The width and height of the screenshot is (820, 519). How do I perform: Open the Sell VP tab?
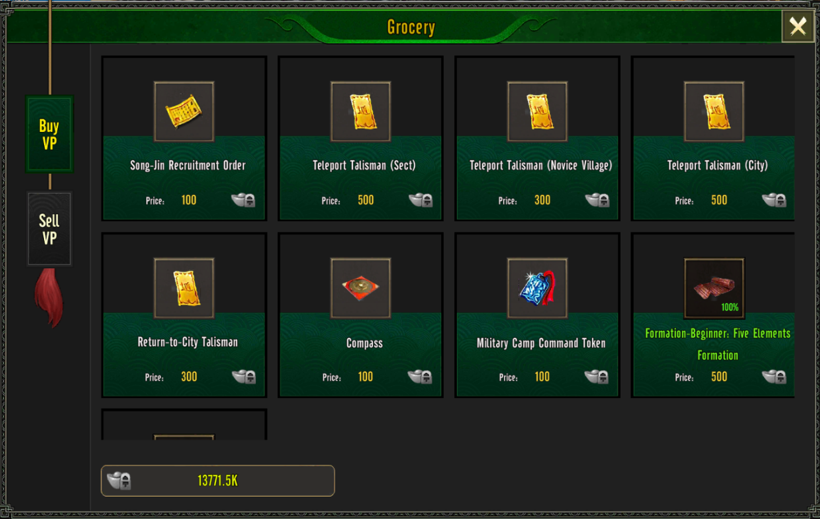click(x=49, y=229)
